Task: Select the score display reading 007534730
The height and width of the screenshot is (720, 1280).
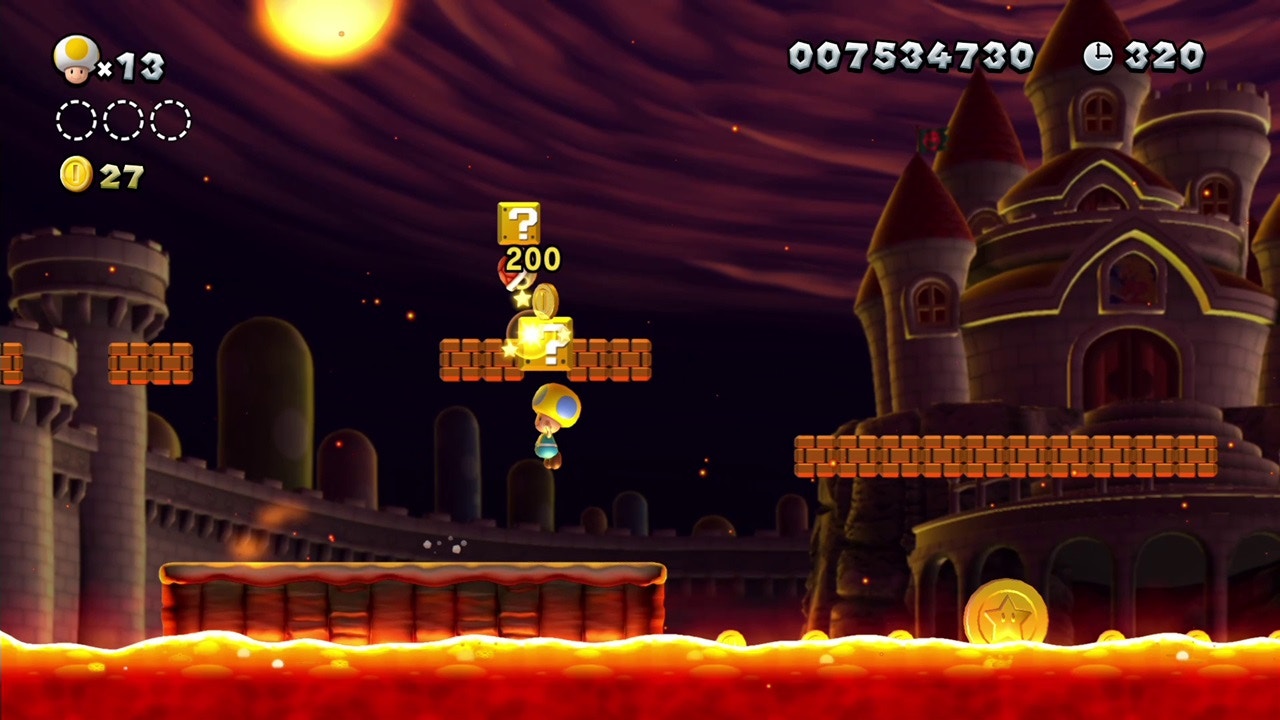Action: (x=910, y=55)
